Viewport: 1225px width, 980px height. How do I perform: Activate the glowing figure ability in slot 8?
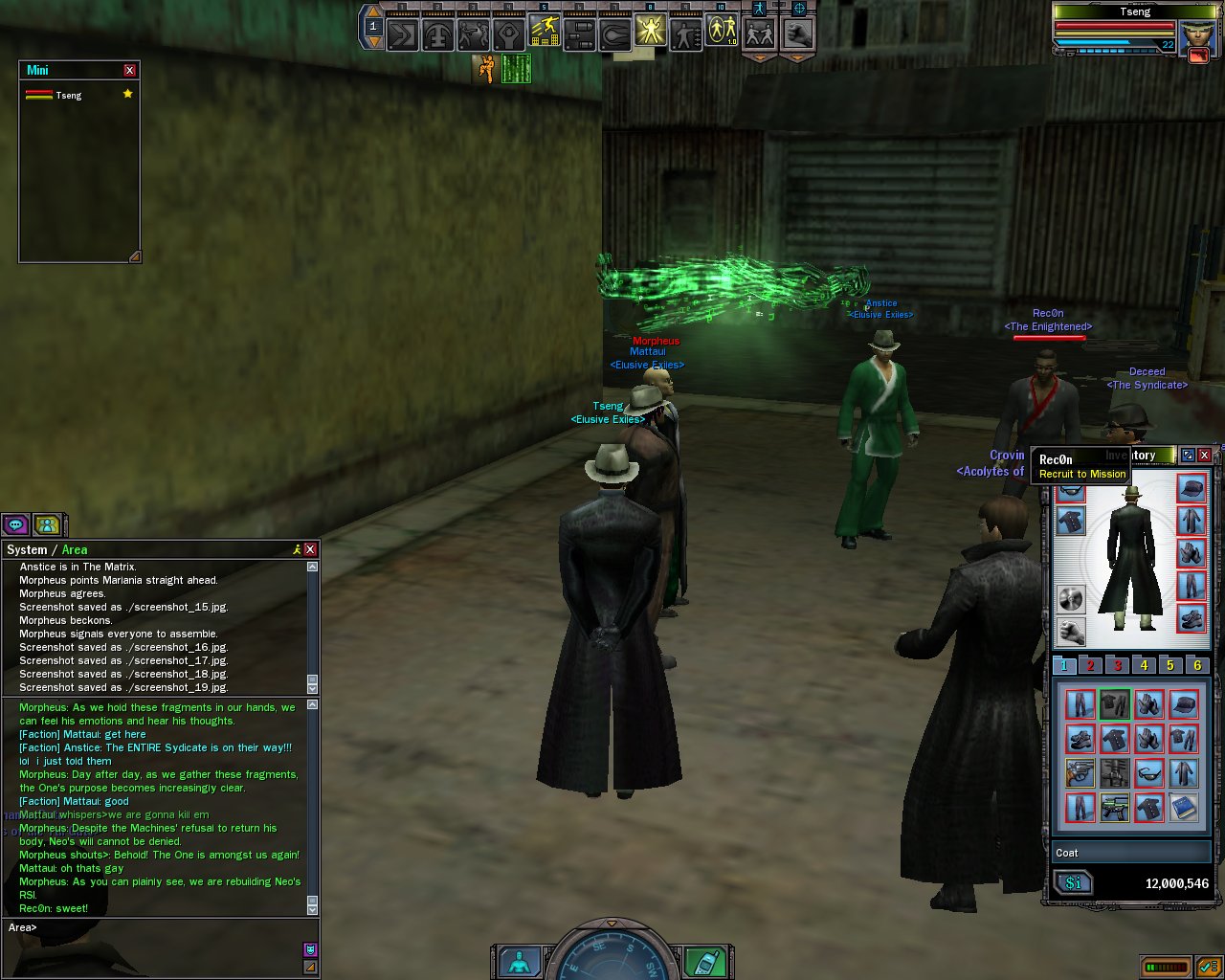point(650,33)
